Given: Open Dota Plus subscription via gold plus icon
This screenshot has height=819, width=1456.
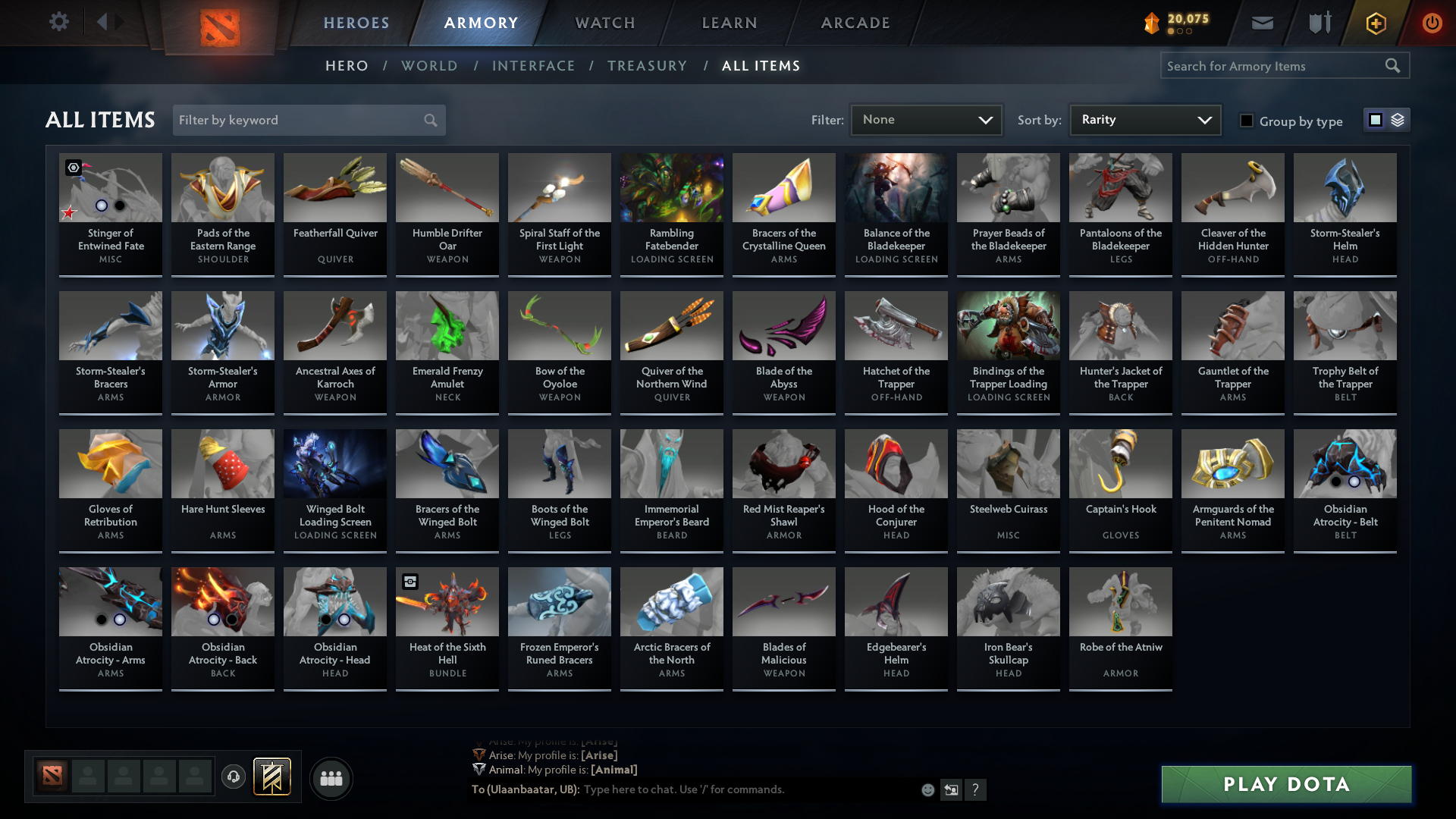Looking at the screenshot, I should click(x=1375, y=23).
